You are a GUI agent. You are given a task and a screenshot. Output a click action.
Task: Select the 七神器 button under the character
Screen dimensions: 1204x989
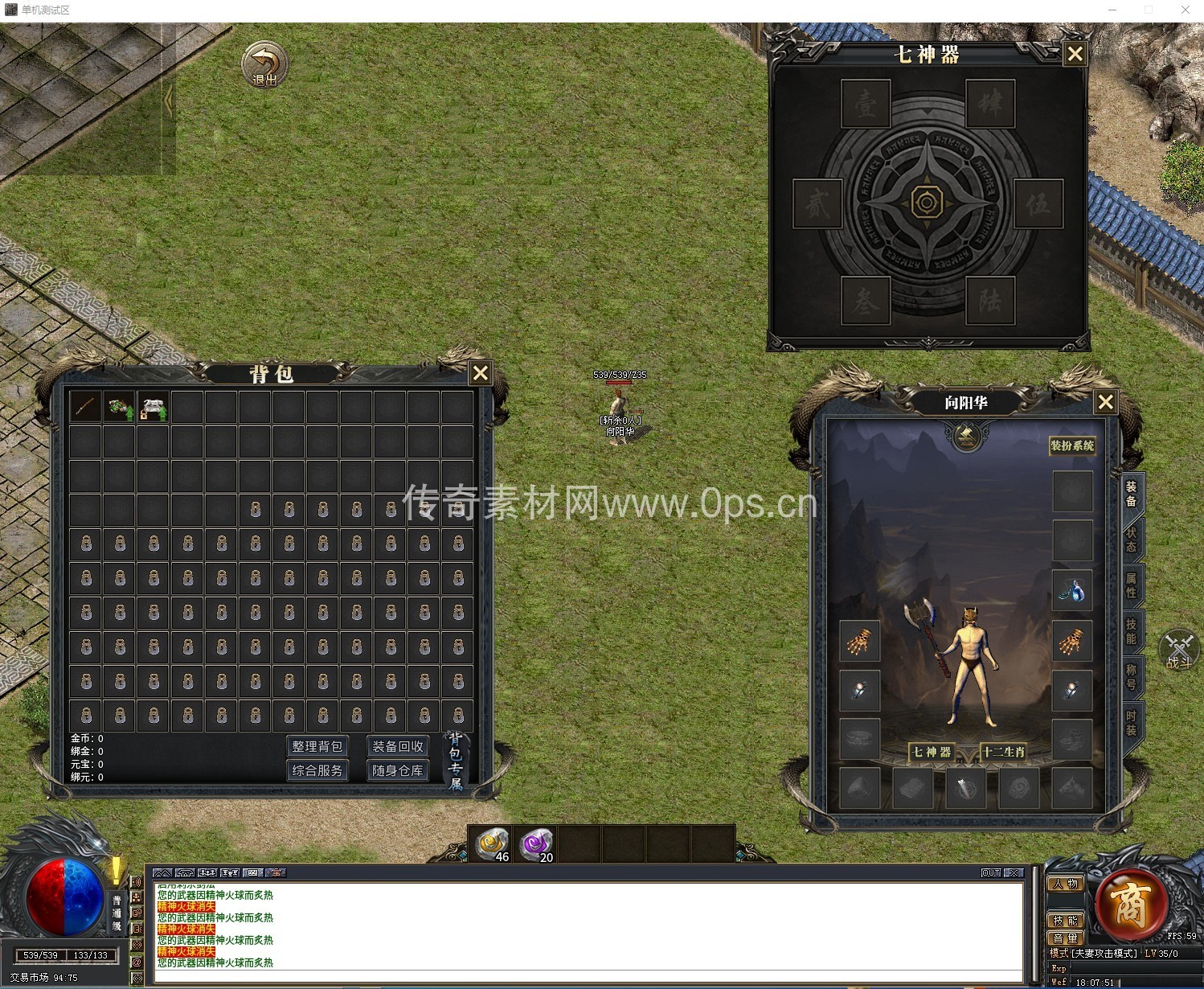(x=932, y=752)
